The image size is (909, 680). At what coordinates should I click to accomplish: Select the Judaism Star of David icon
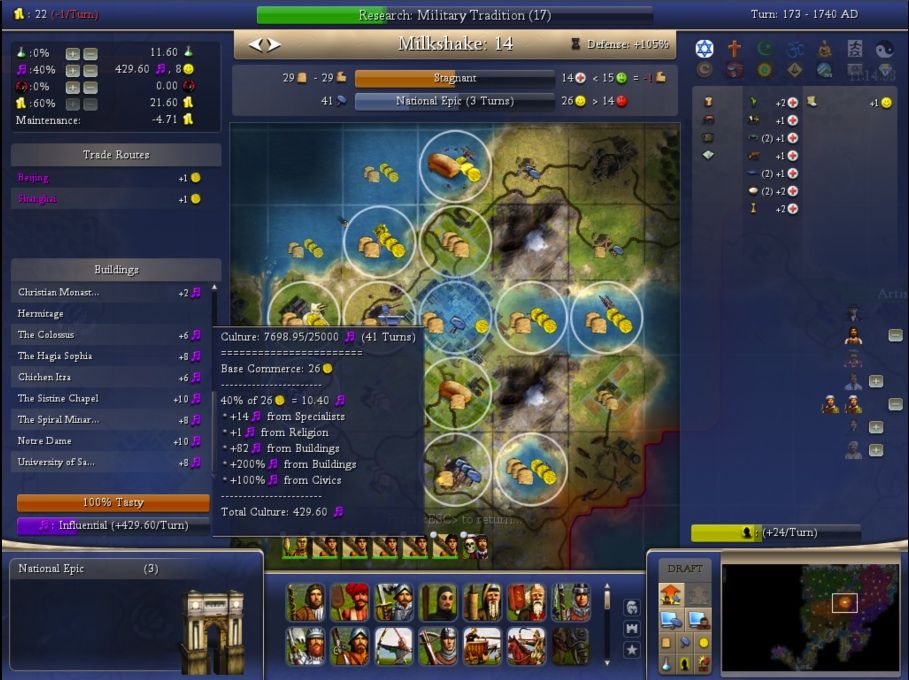coord(704,49)
